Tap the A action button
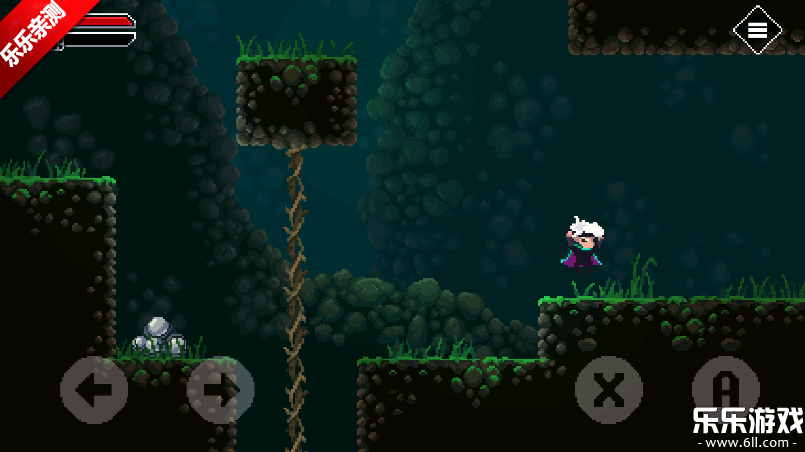 [726, 389]
